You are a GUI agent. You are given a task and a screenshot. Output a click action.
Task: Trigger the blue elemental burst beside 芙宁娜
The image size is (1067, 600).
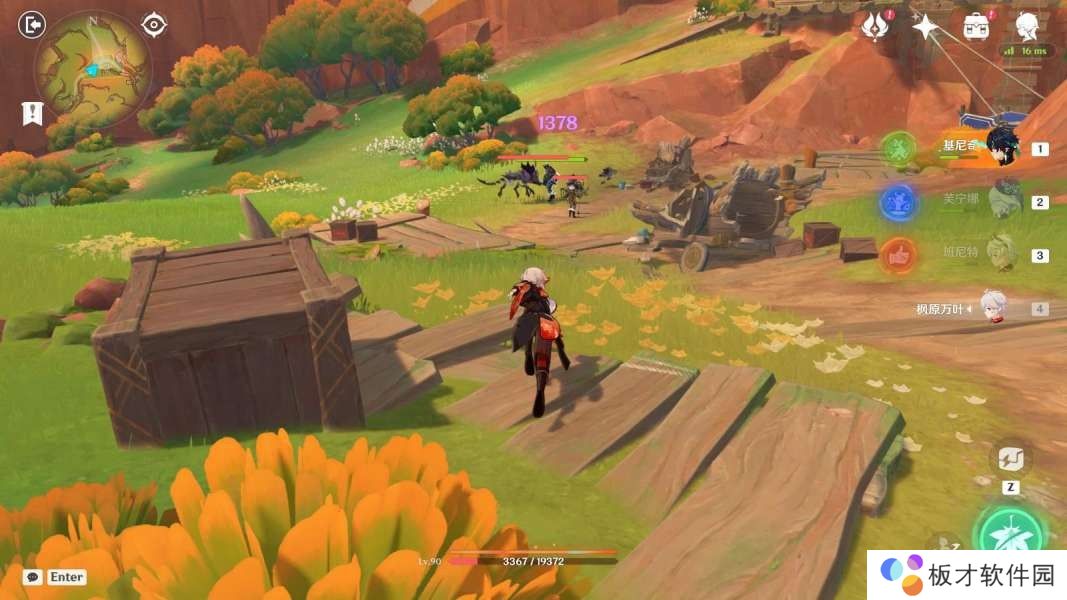[899, 203]
